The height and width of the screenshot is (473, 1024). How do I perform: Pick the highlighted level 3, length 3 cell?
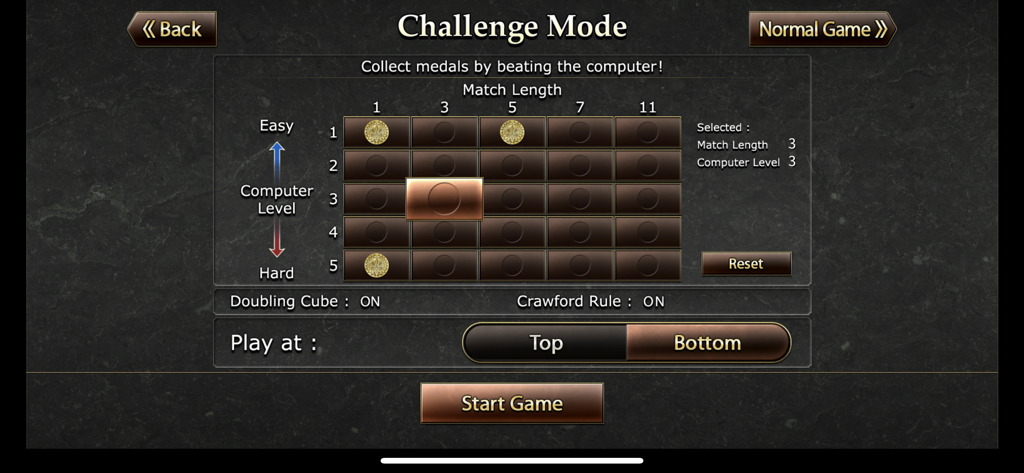444,199
